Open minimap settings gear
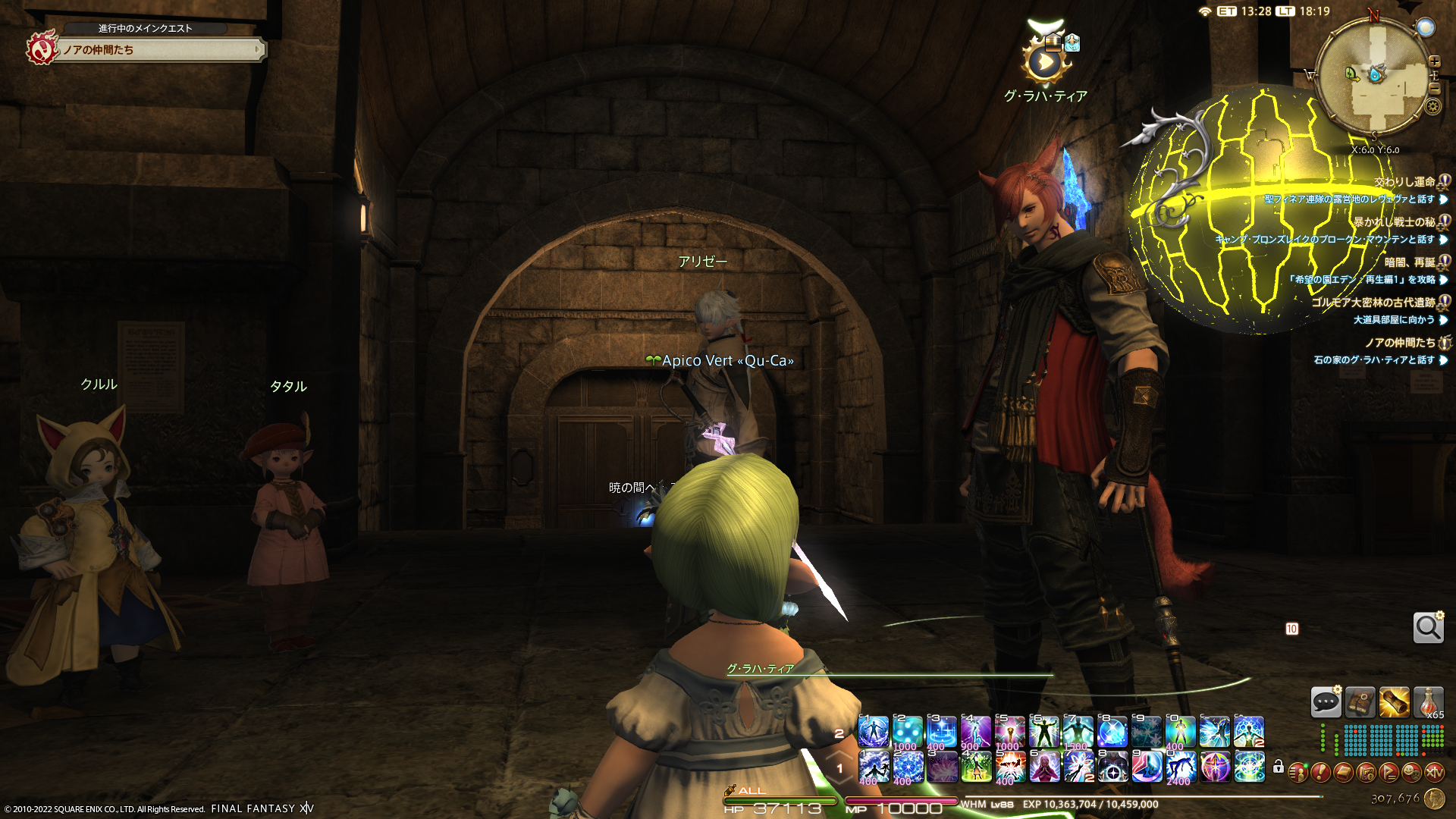Image resolution: width=1456 pixels, height=819 pixels. pyautogui.click(x=1432, y=106)
